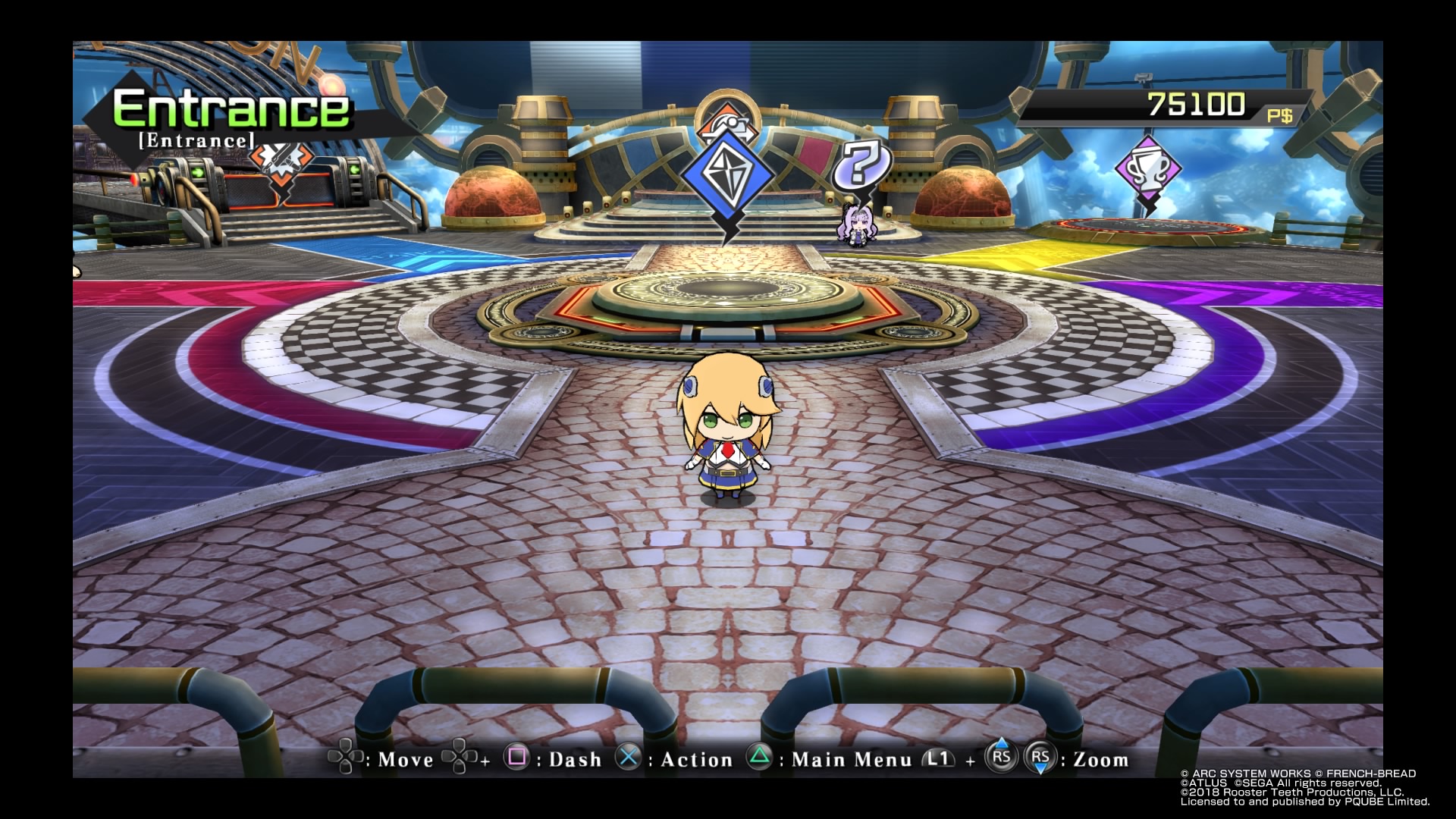The width and height of the screenshot is (1456, 819).
Task: Open the question mark speech bubble
Action: tap(861, 164)
